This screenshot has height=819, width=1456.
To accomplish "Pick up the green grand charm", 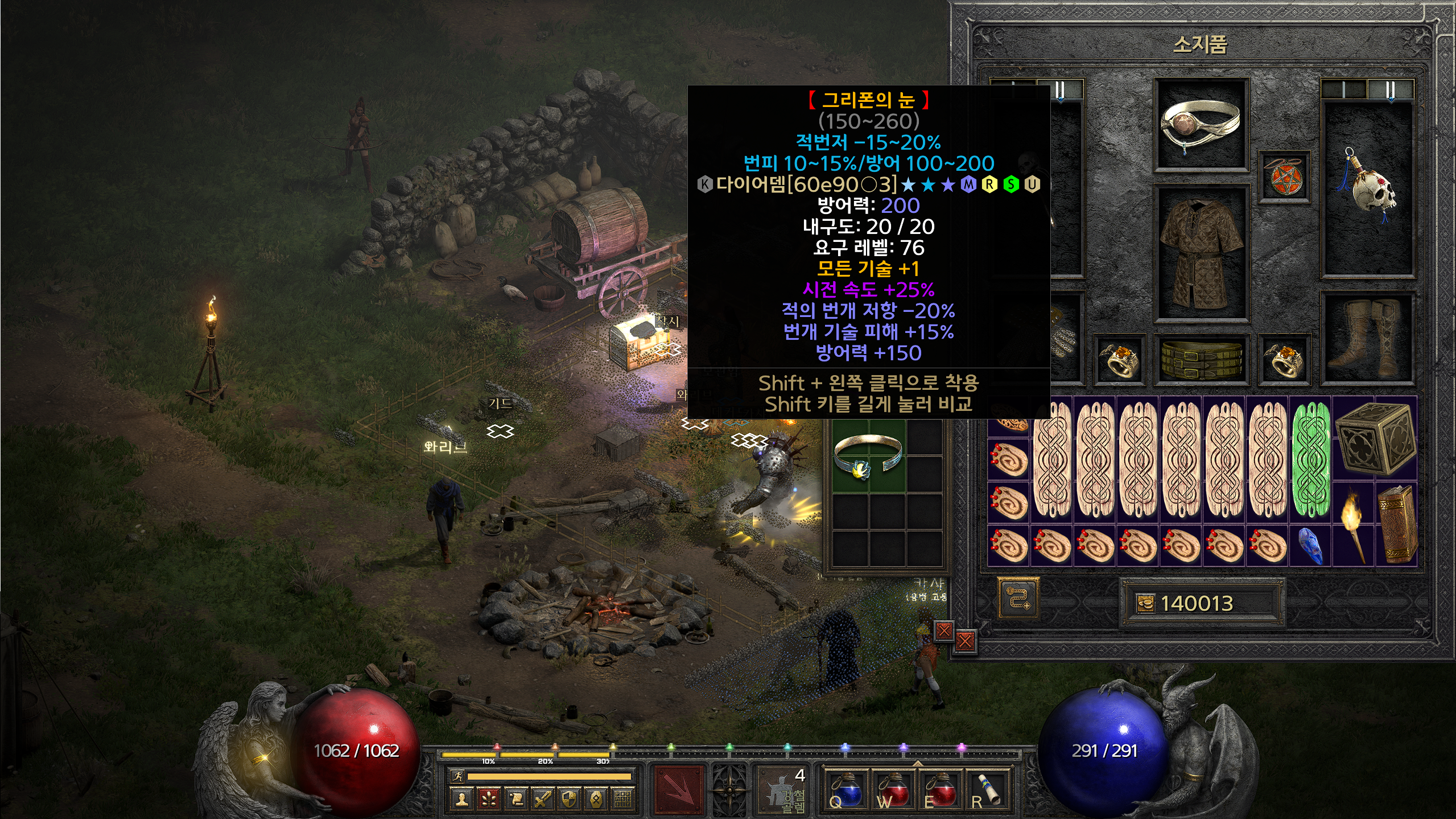I will coord(1311,460).
